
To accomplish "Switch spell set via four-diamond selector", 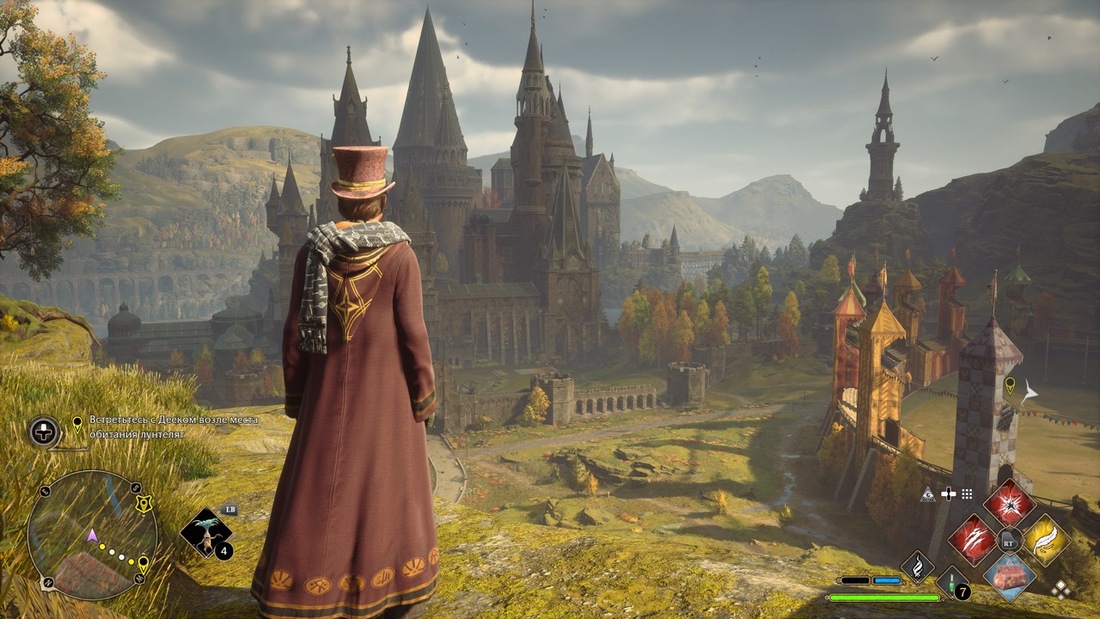I will coord(1061,590).
